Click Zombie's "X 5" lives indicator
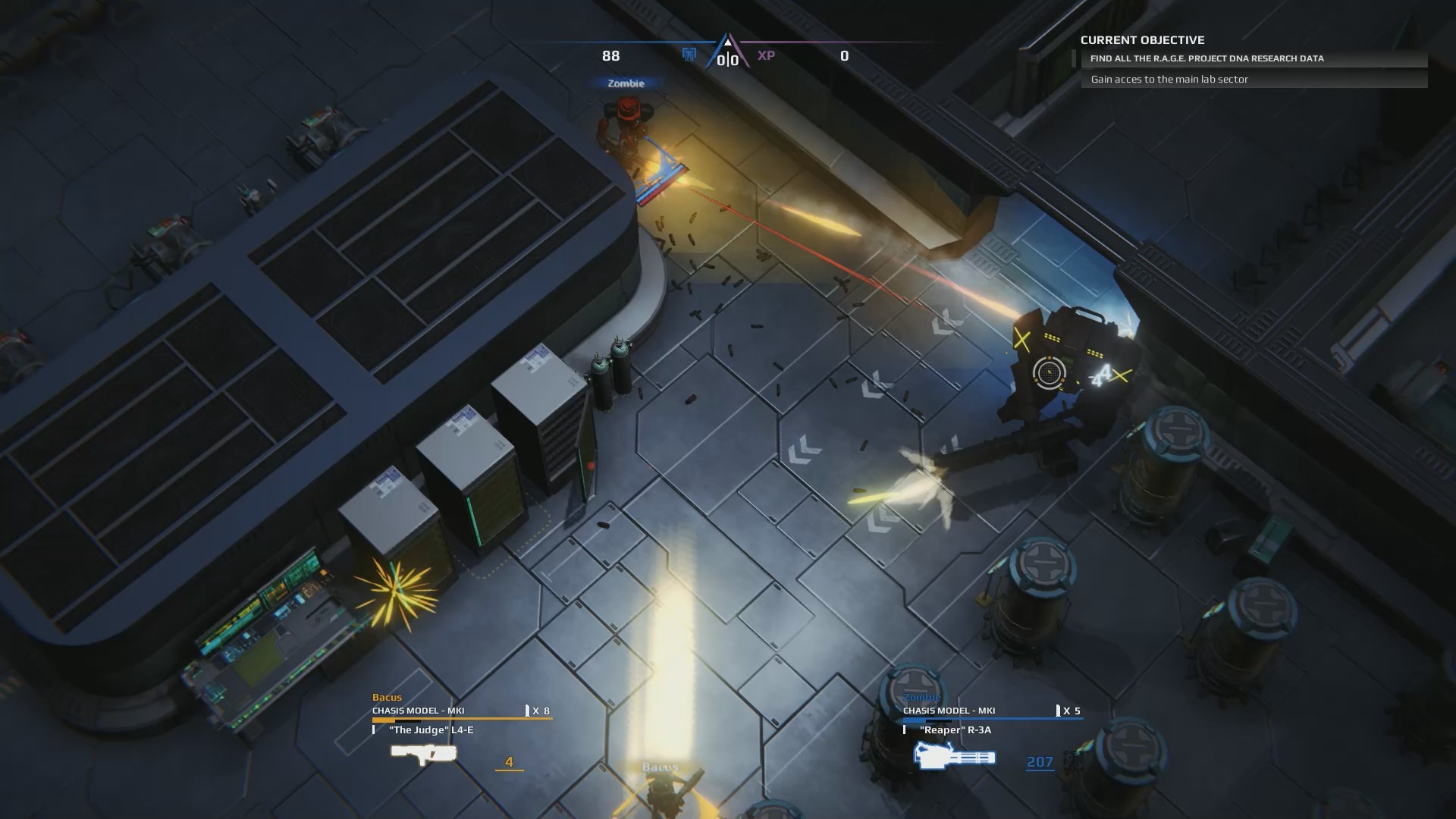 pos(1072,711)
